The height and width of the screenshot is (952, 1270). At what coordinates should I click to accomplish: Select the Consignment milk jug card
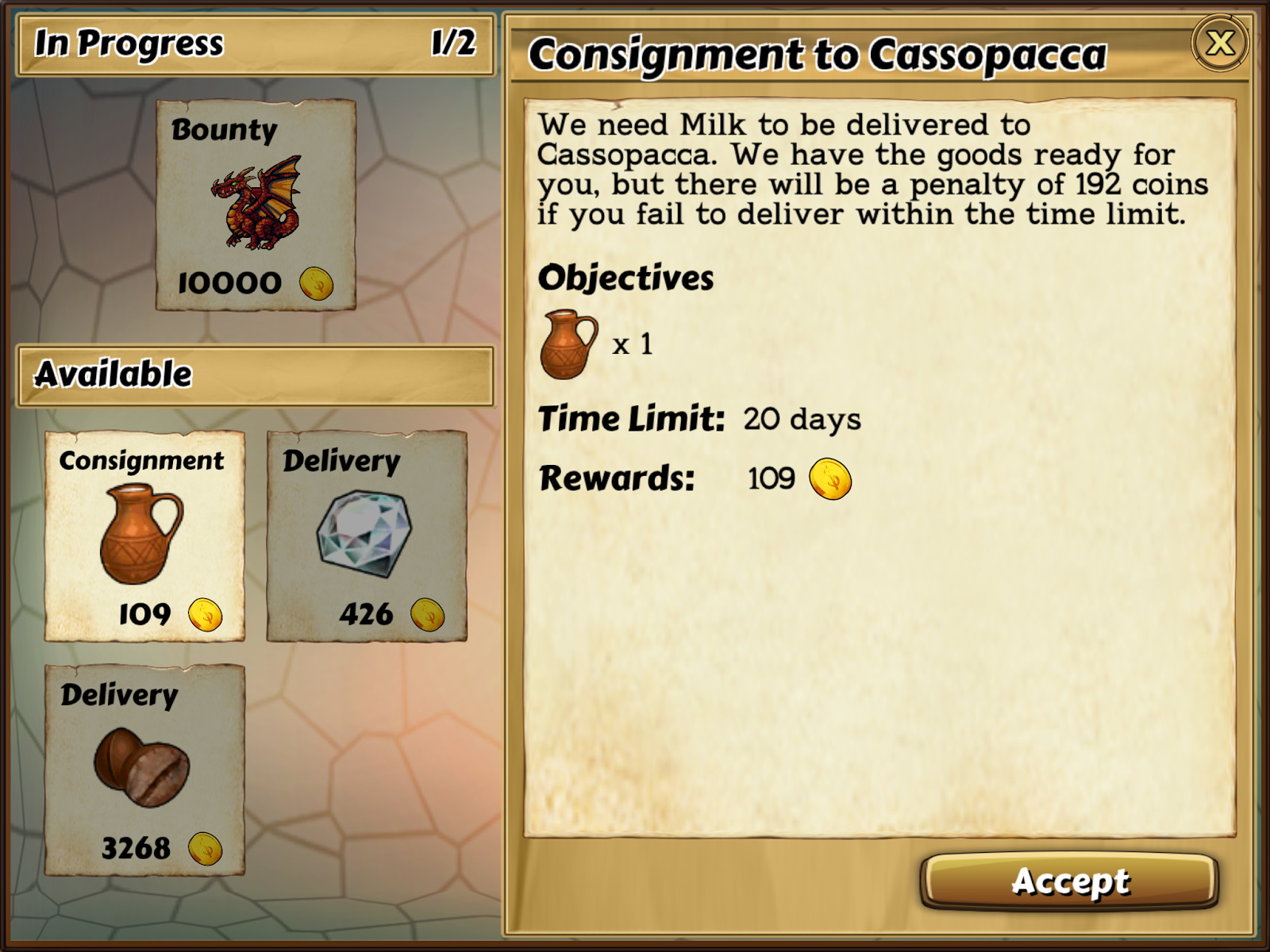tap(144, 536)
